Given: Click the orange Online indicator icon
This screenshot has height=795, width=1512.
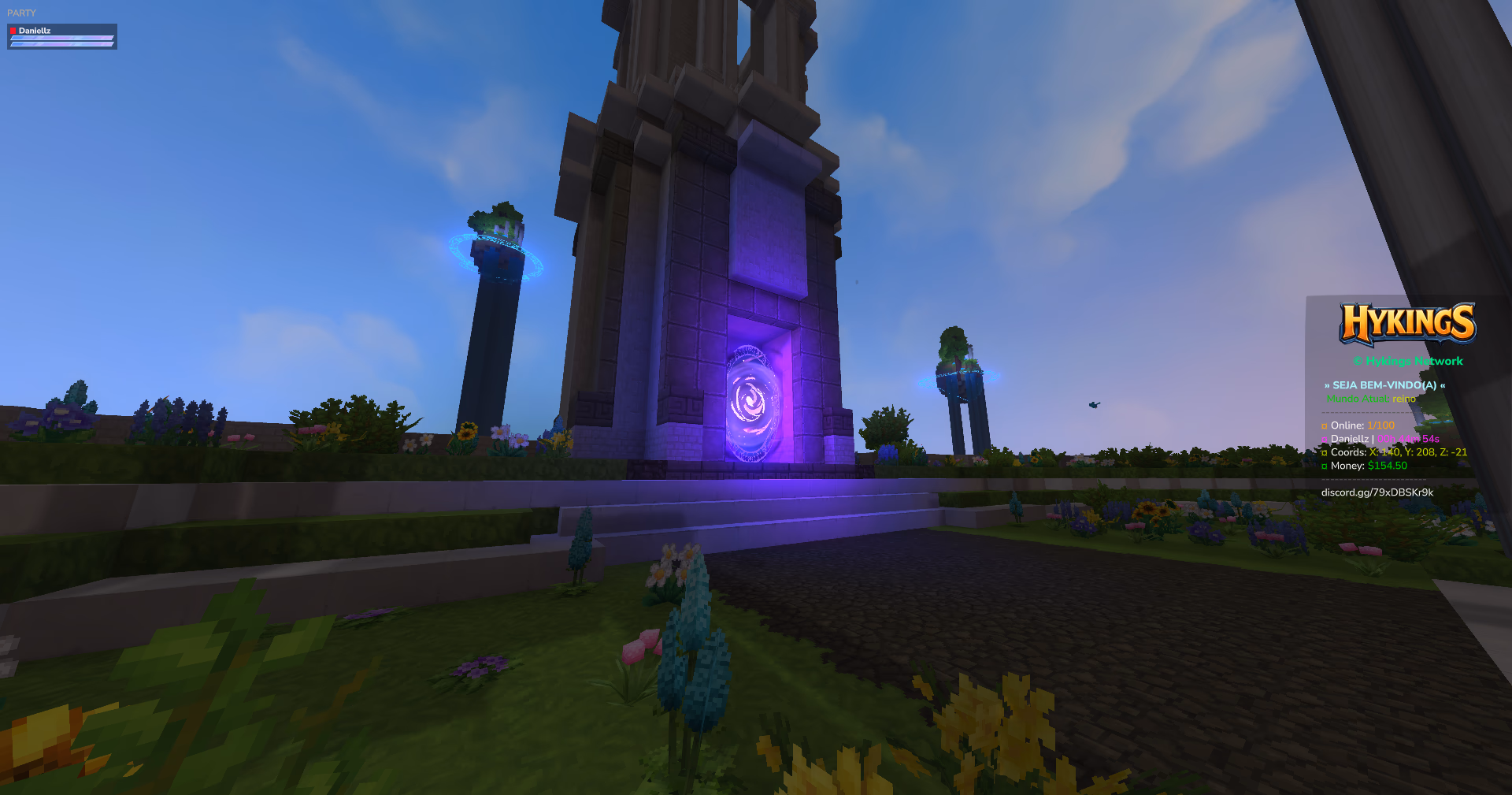Looking at the screenshot, I should pos(1325,425).
